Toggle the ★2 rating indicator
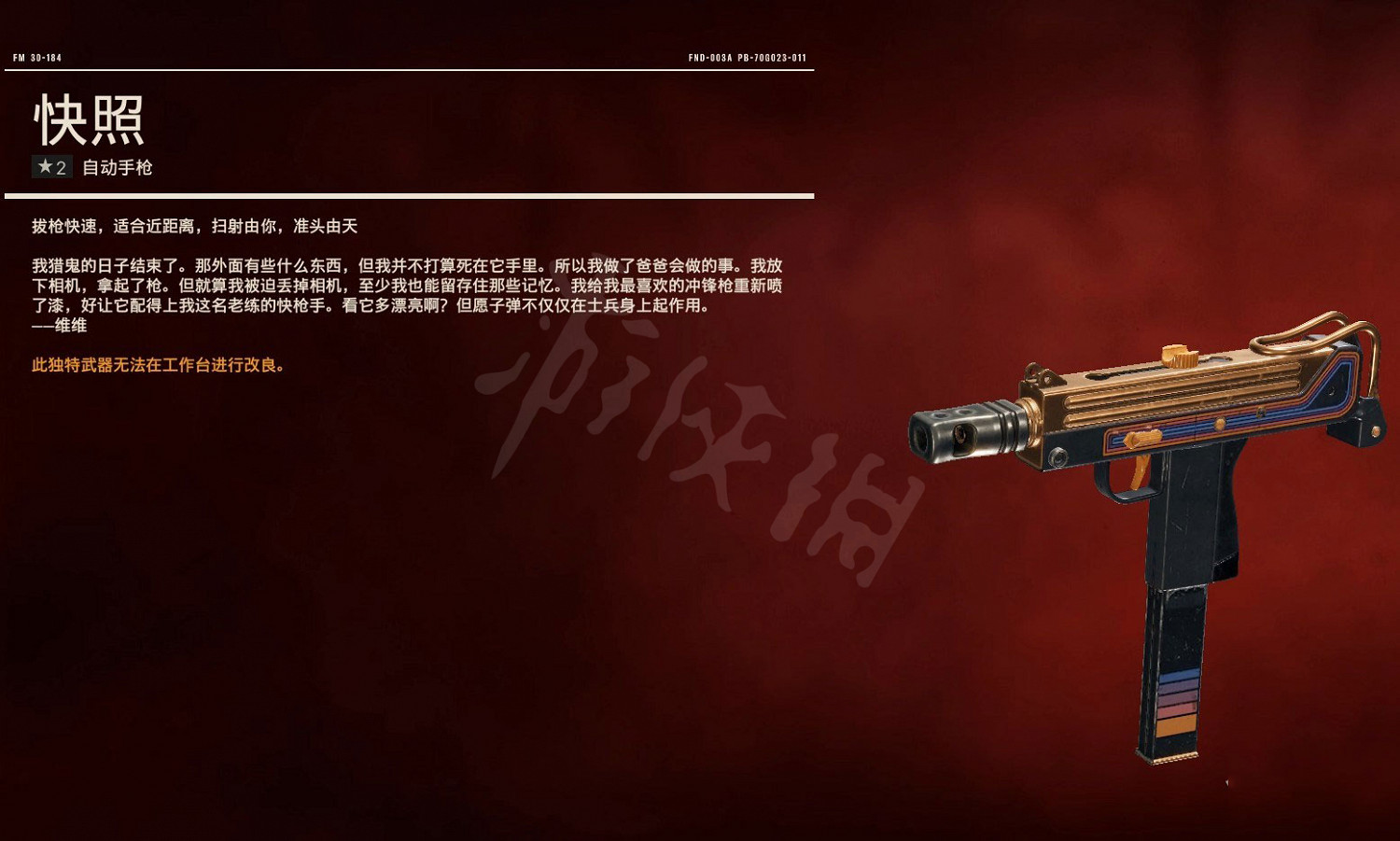The image size is (1400, 841). 51,168
